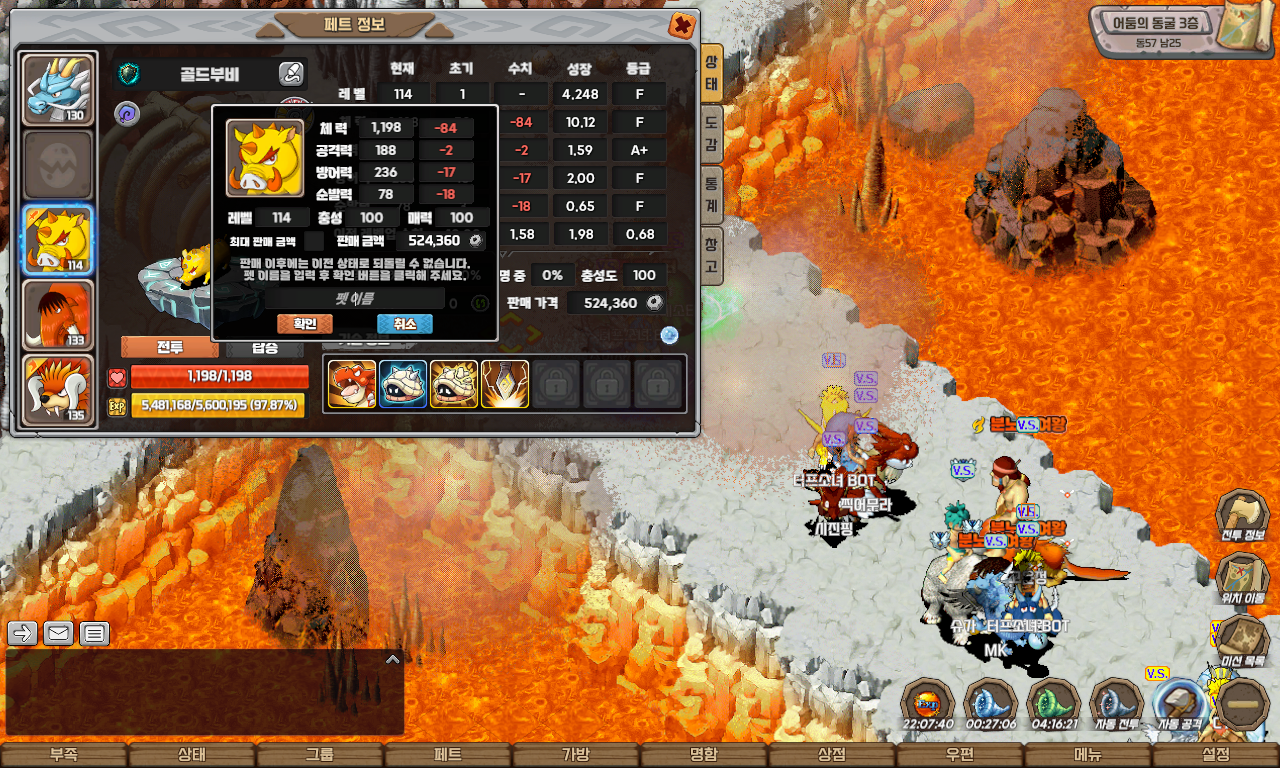Click the 펫 이름 name input field
Image resolution: width=1280 pixels, height=768 pixels.
[x=355, y=298]
